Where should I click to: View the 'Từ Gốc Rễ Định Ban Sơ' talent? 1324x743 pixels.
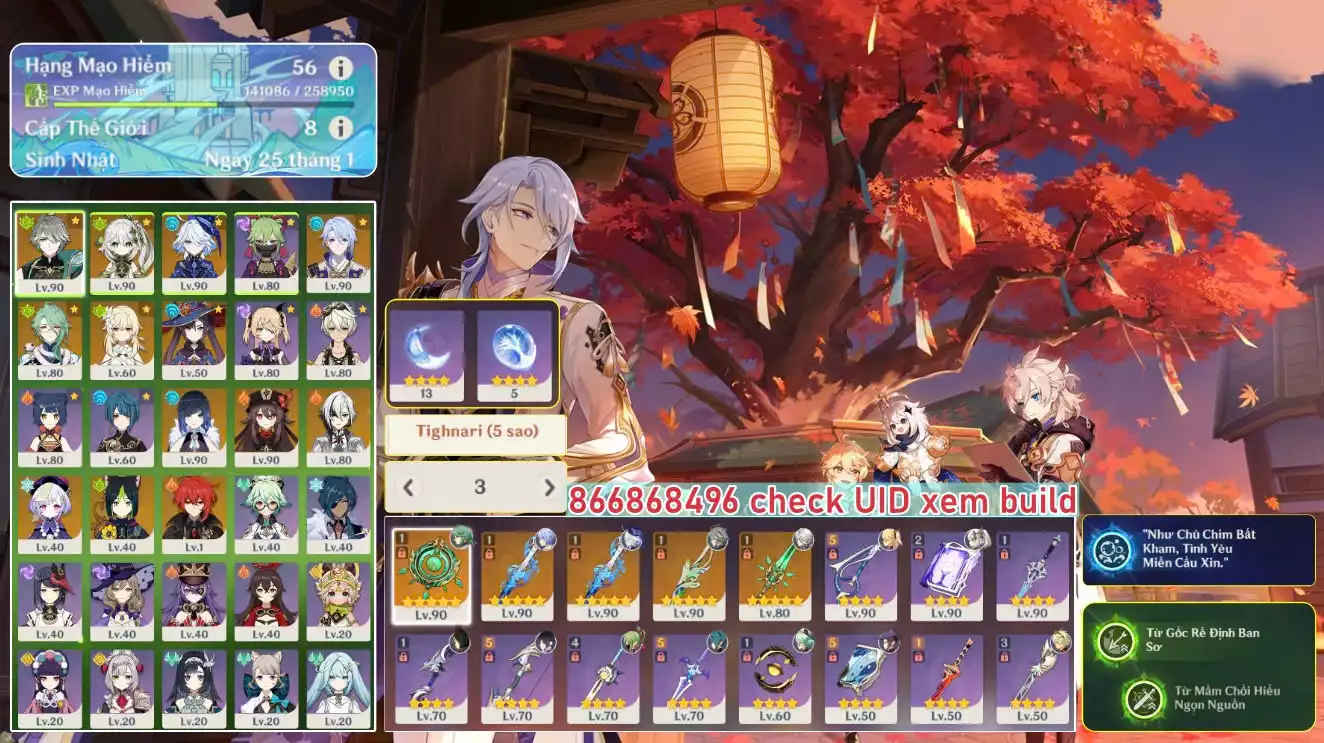[x=1198, y=640]
